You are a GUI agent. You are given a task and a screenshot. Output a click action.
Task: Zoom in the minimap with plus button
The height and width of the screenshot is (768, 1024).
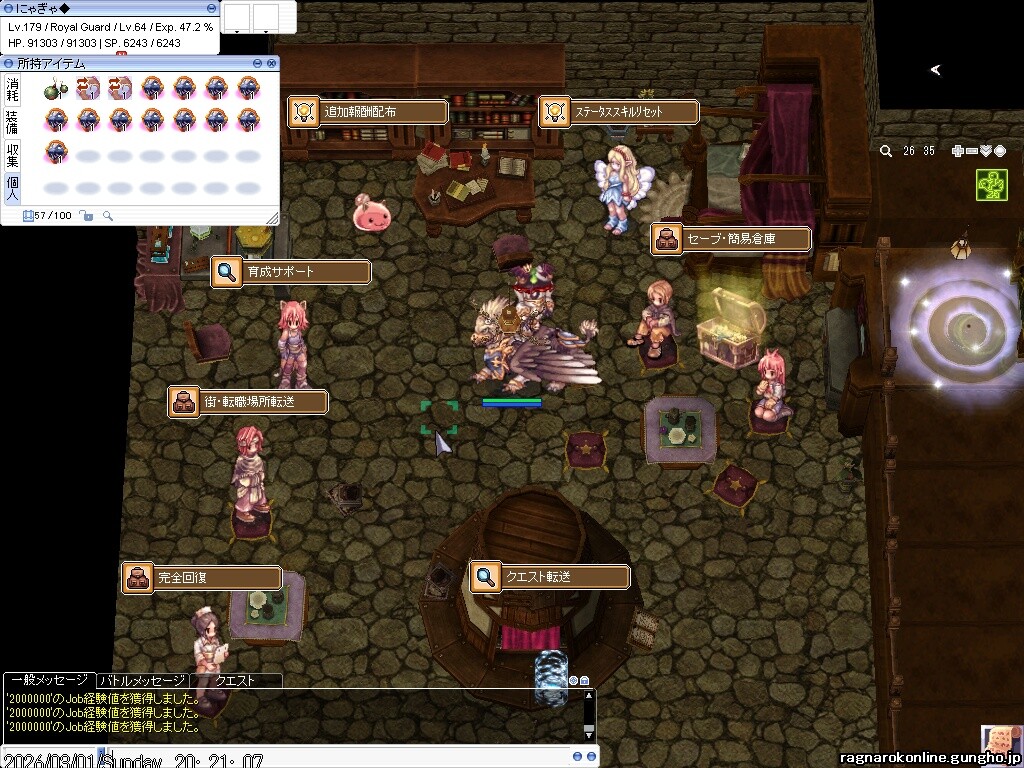pyautogui.click(x=957, y=151)
